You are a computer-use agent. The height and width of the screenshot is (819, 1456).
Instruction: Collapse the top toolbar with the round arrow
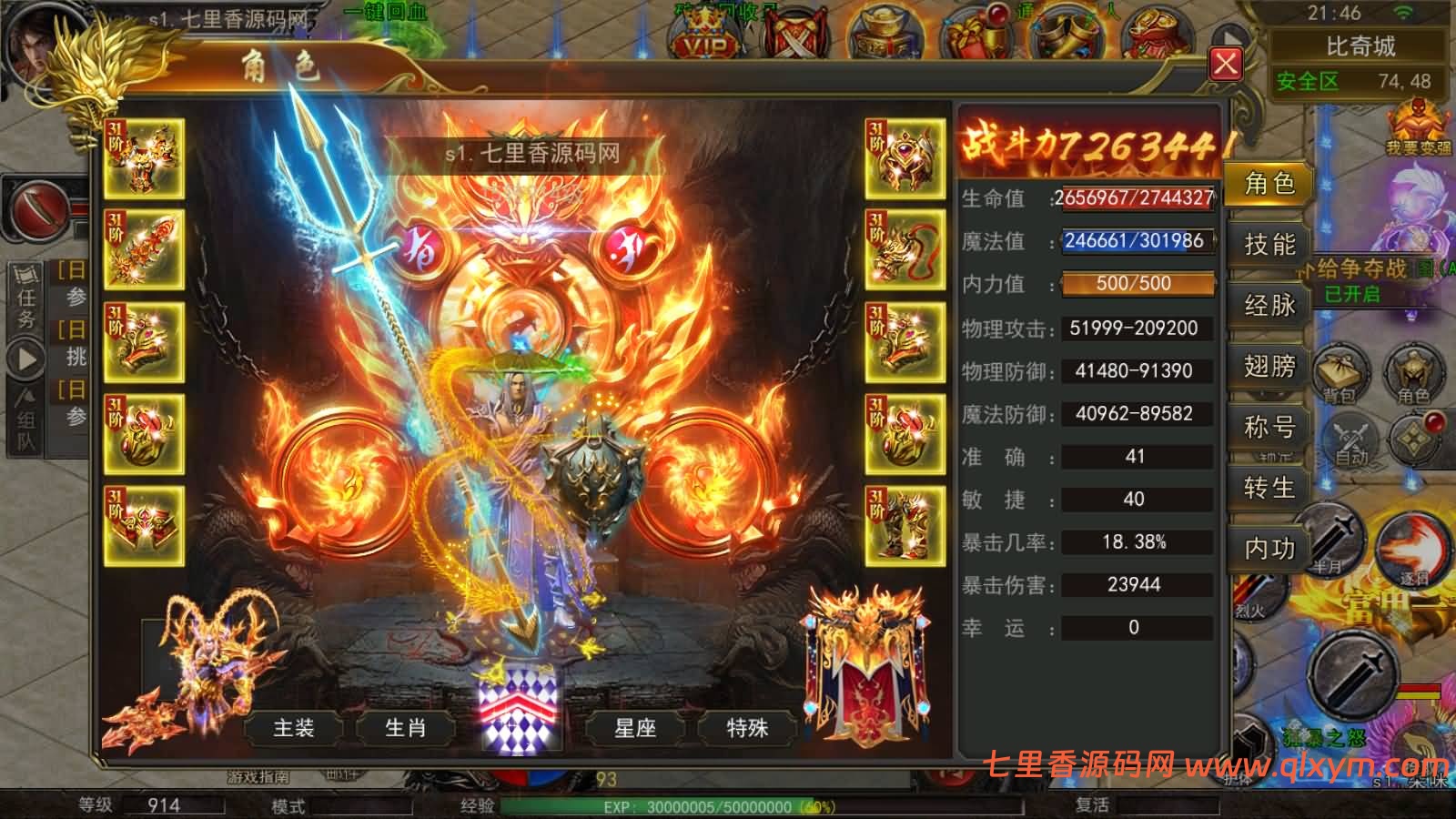[1230, 32]
